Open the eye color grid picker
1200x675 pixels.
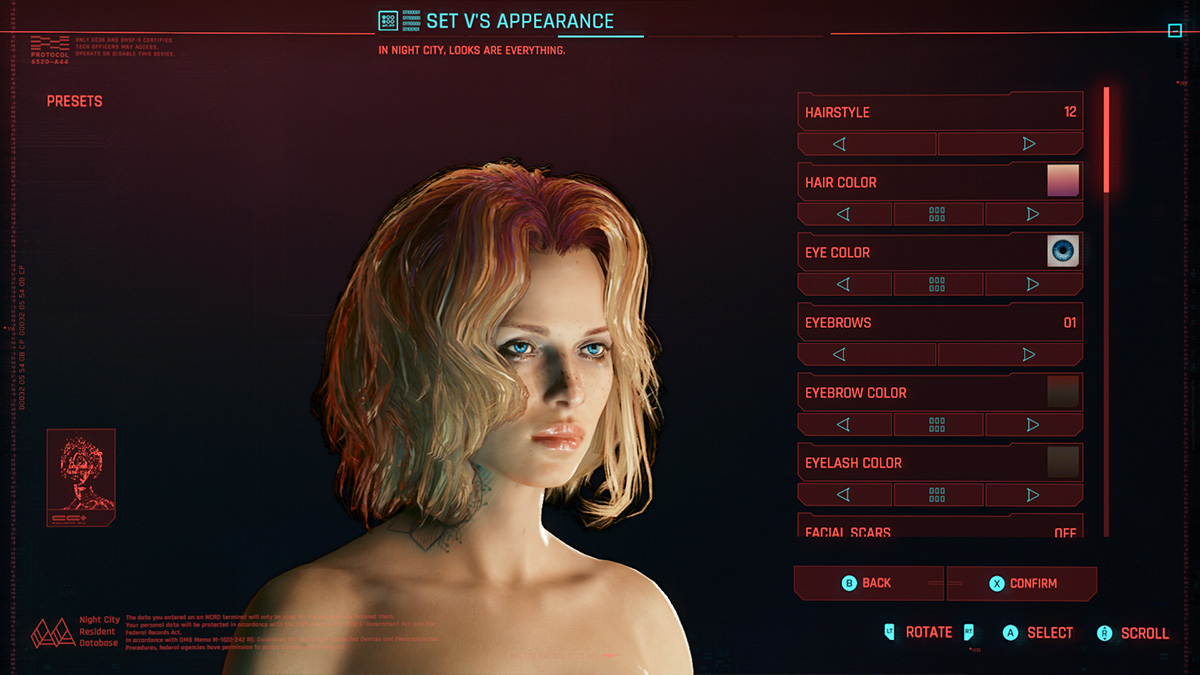[x=937, y=284]
